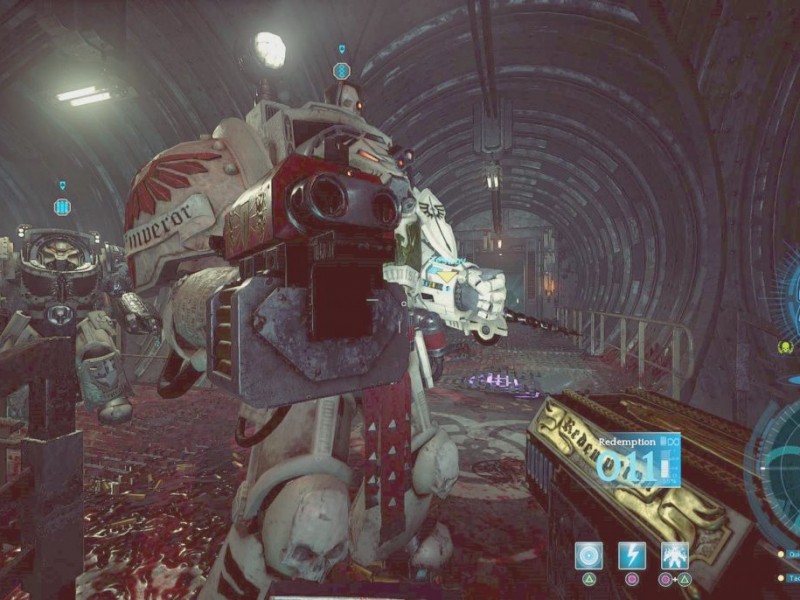800x600 pixels.
Task: Use the glowing armored figure ability
Action: [x=675, y=556]
